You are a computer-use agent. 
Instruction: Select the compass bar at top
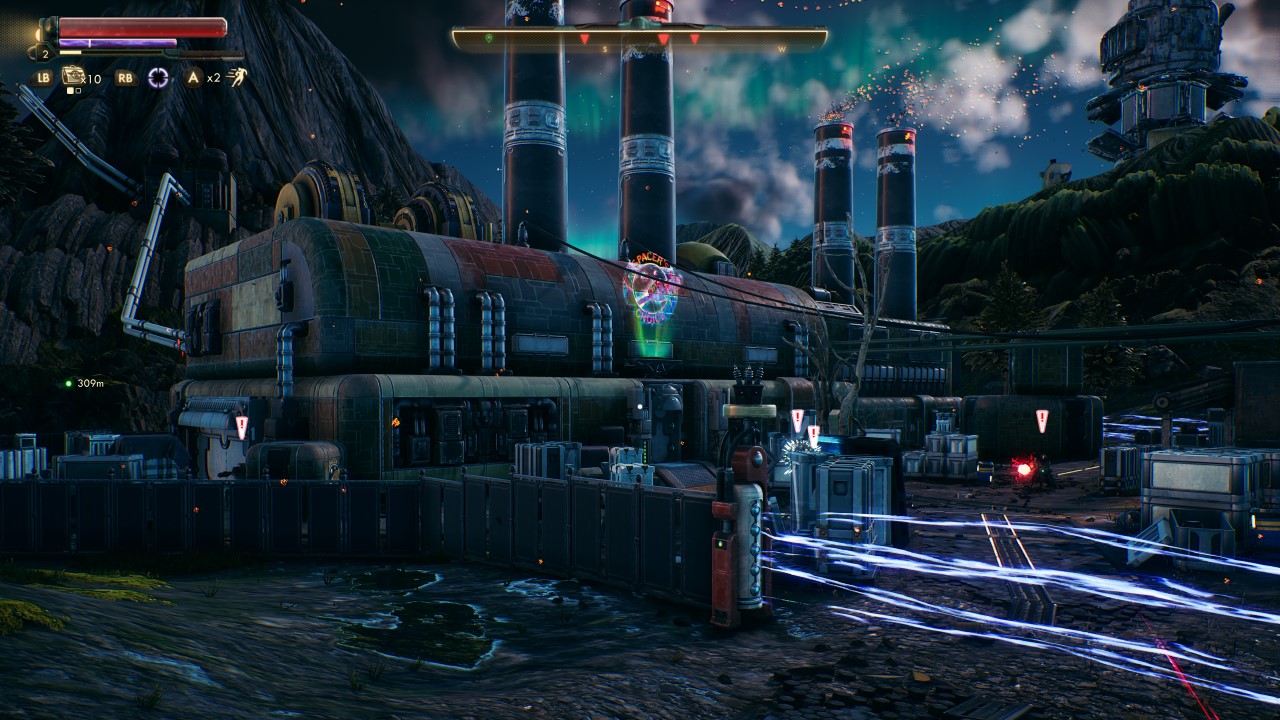click(x=640, y=39)
